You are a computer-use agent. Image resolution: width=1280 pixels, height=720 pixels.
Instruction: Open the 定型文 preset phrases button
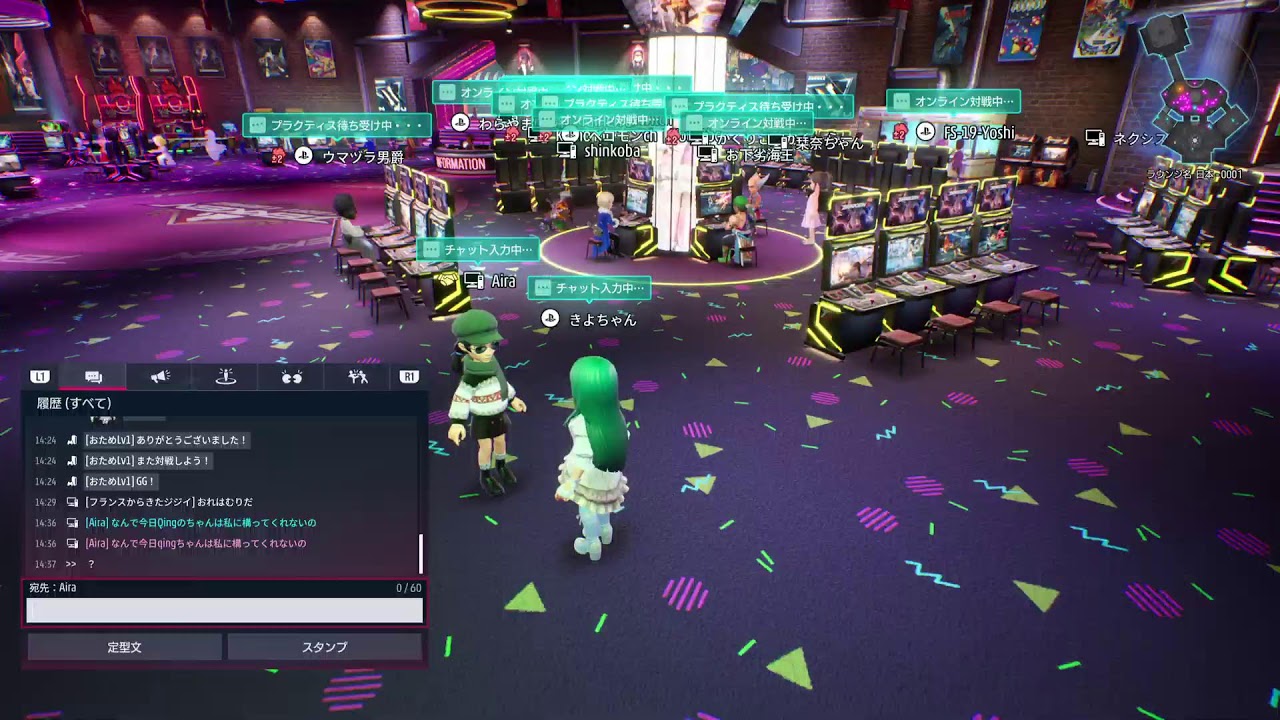pos(125,647)
